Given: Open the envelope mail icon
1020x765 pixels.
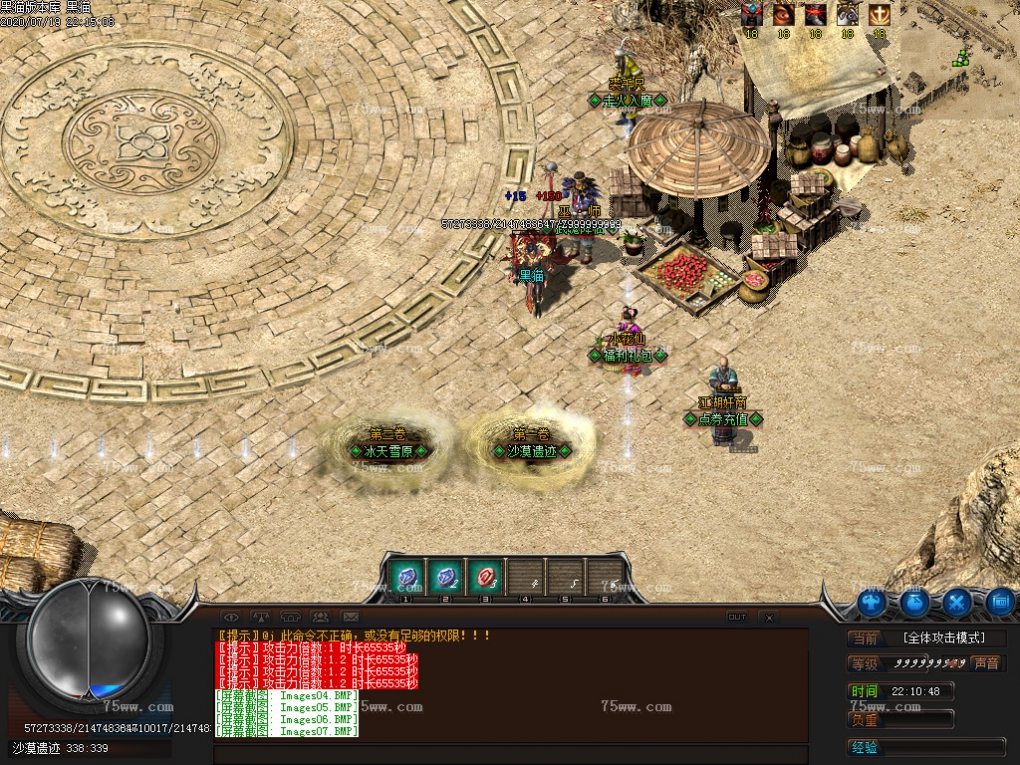Looking at the screenshot, I should click(x=350, y=617).
